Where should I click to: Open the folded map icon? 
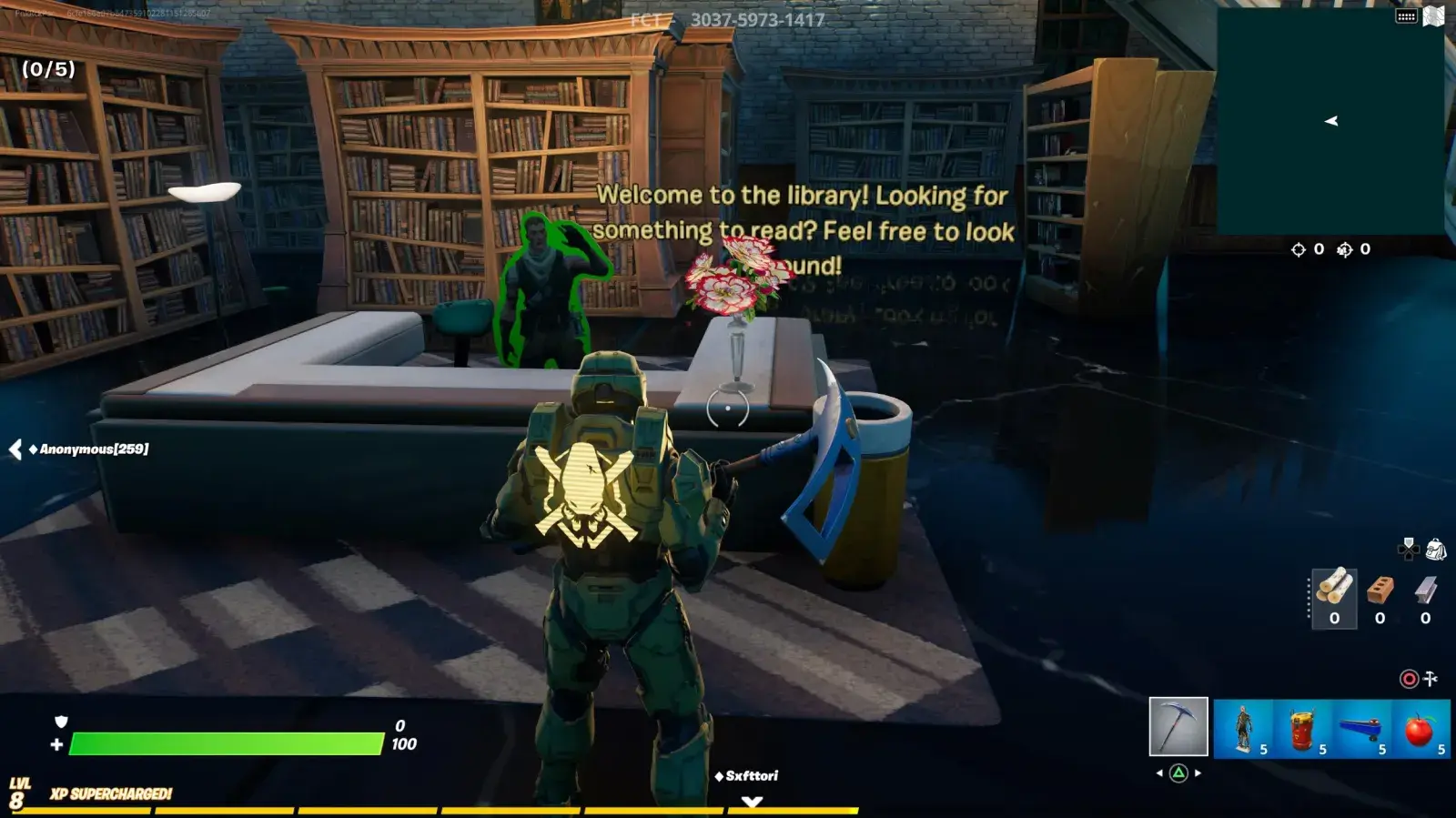point(1433,16)
